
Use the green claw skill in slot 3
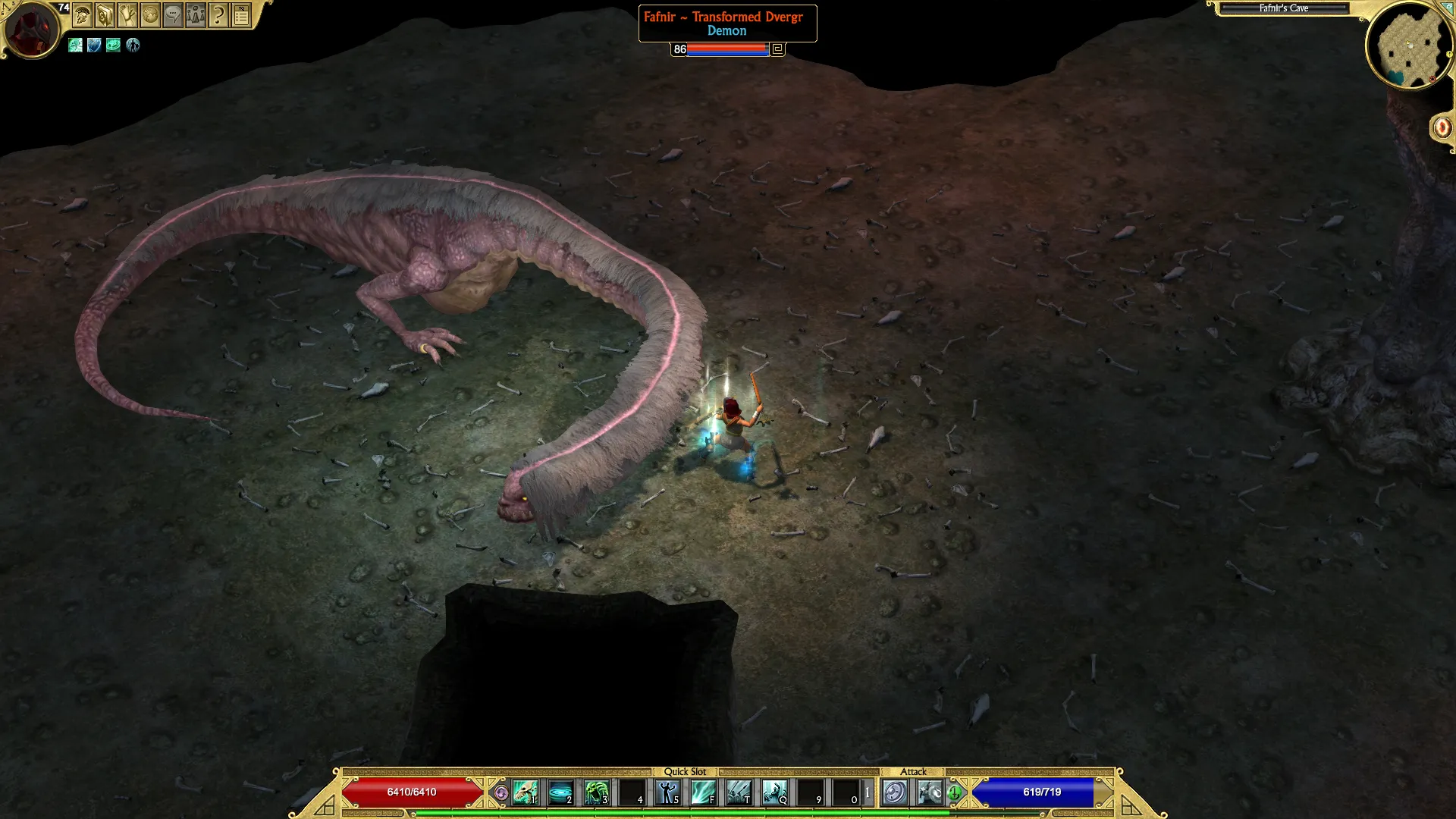596,792
